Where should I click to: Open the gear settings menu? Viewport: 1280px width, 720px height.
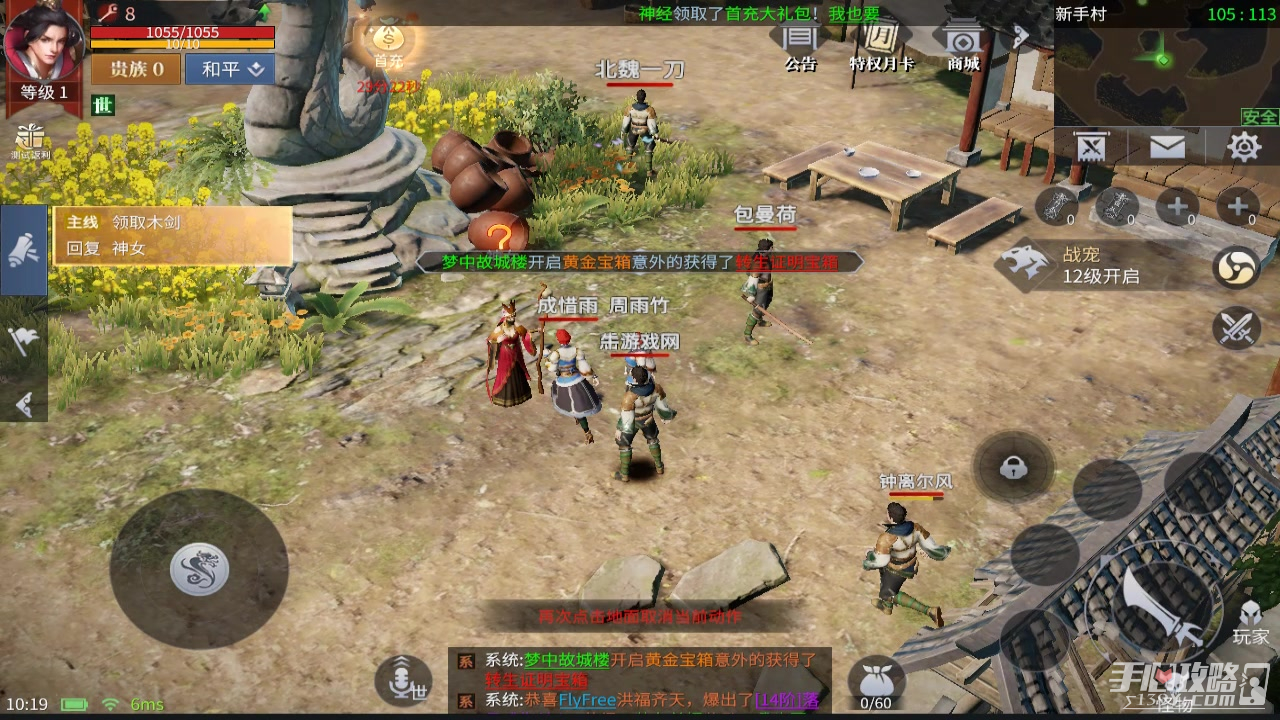pyautogui.click(x=1244, y=148)
